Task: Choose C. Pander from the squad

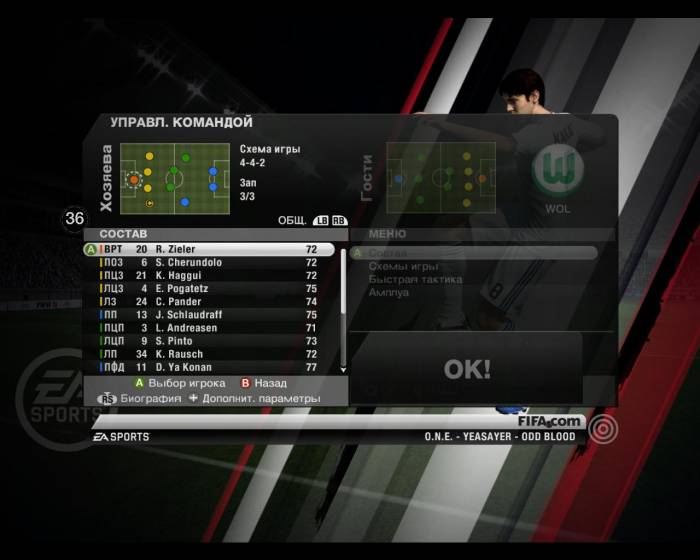Action: (210, 301)
